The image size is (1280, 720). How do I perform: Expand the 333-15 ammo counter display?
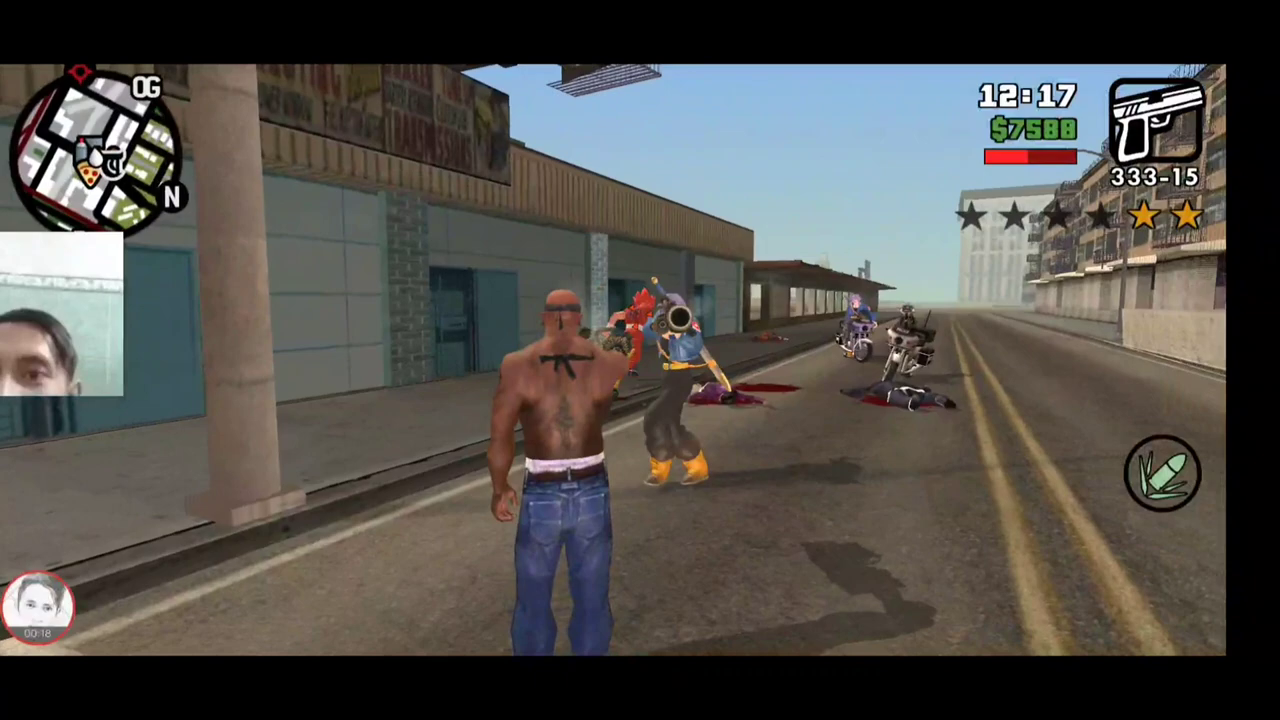tap(1155, 177)
